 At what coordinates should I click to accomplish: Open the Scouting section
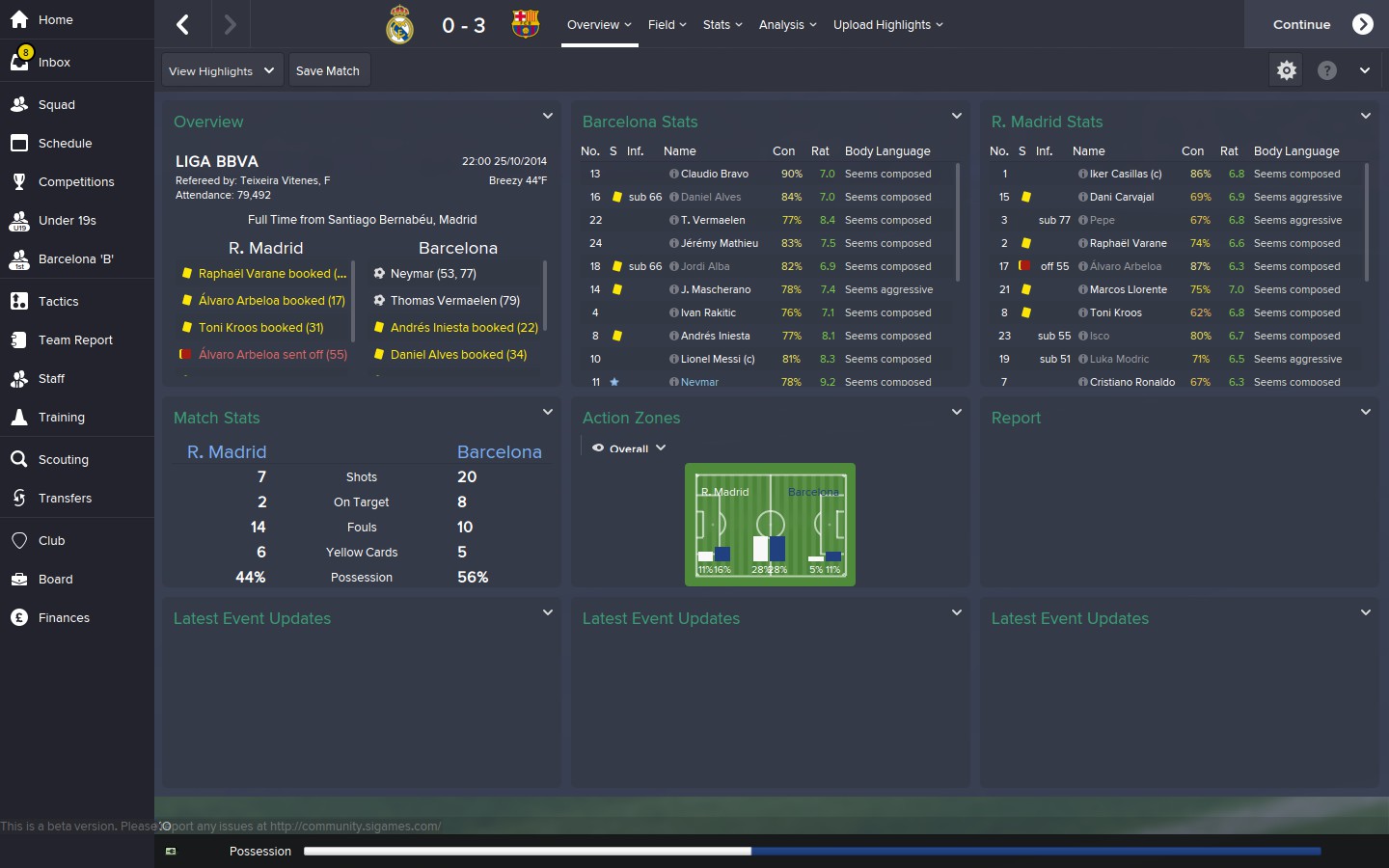click(x=63, y=459)
